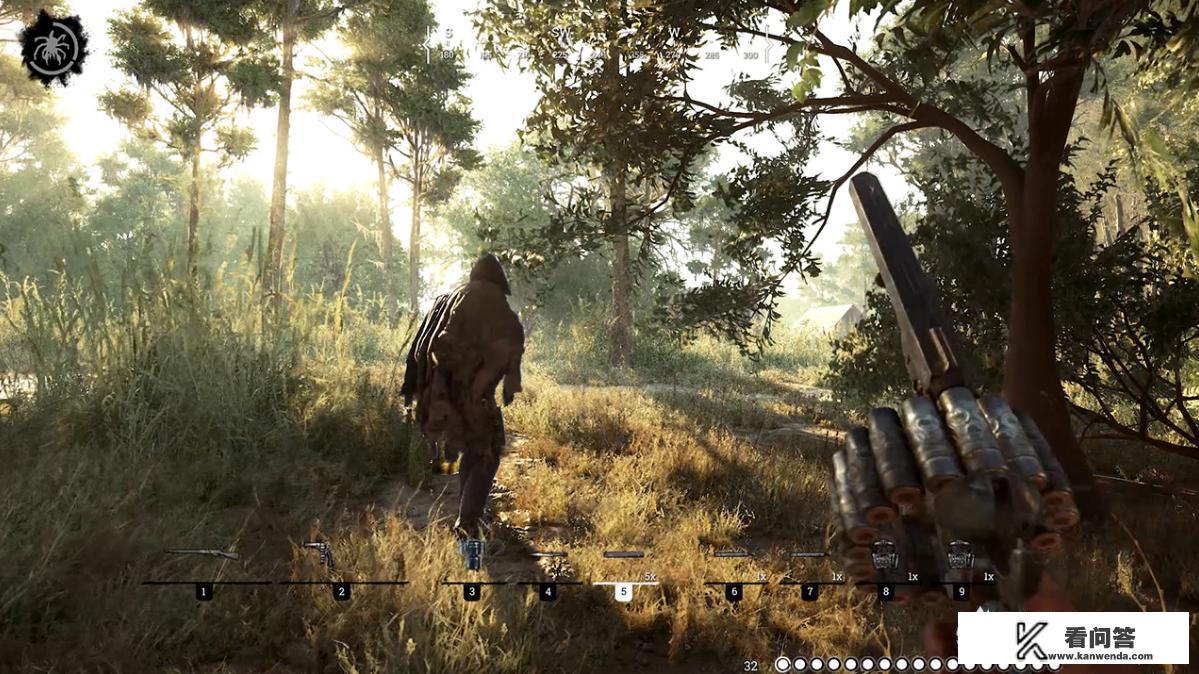Select the tool in slot 4
This screenshot has width=1199, height=674.
(548, 555)
